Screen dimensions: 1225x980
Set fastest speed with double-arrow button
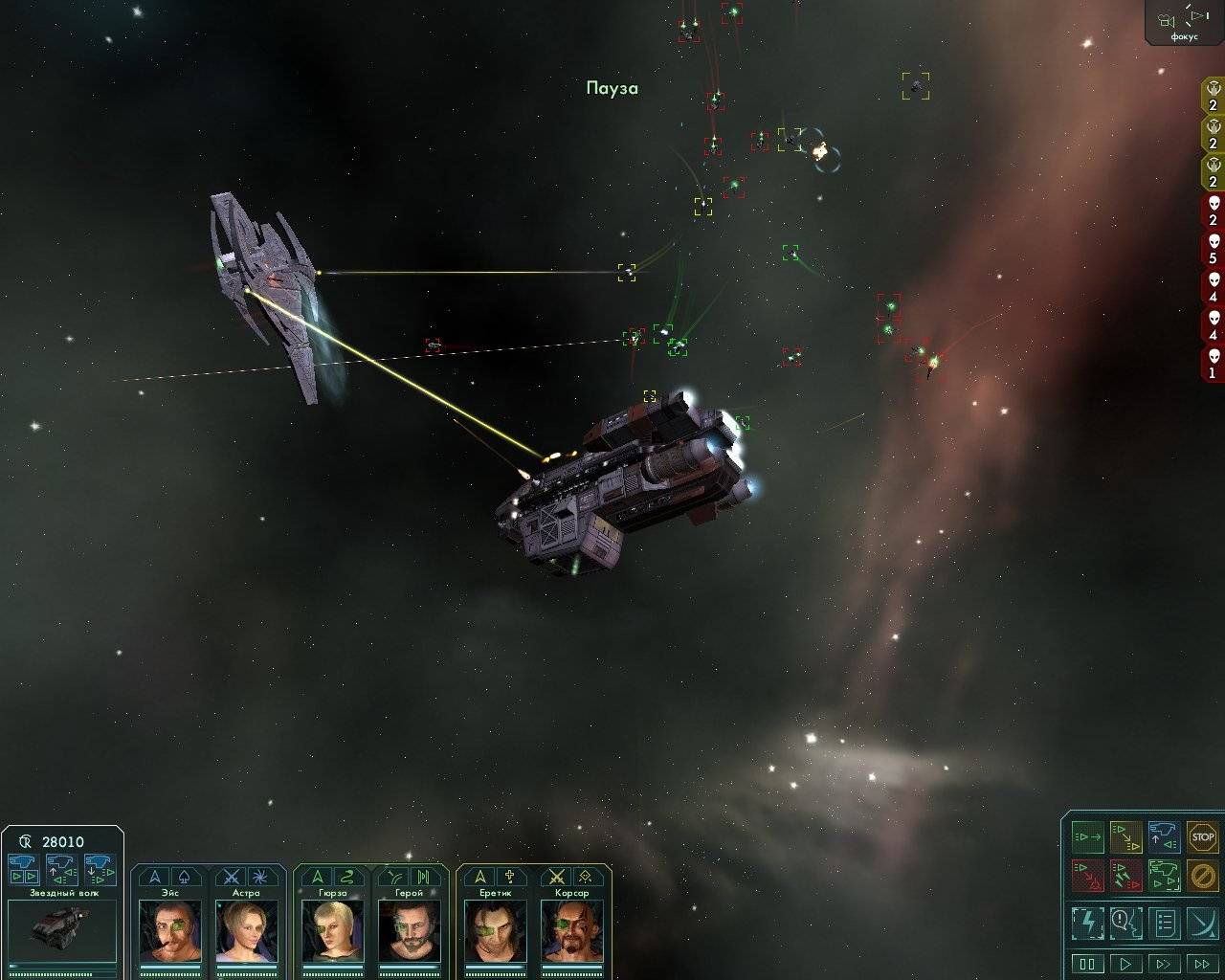[x=1202, y=964]
